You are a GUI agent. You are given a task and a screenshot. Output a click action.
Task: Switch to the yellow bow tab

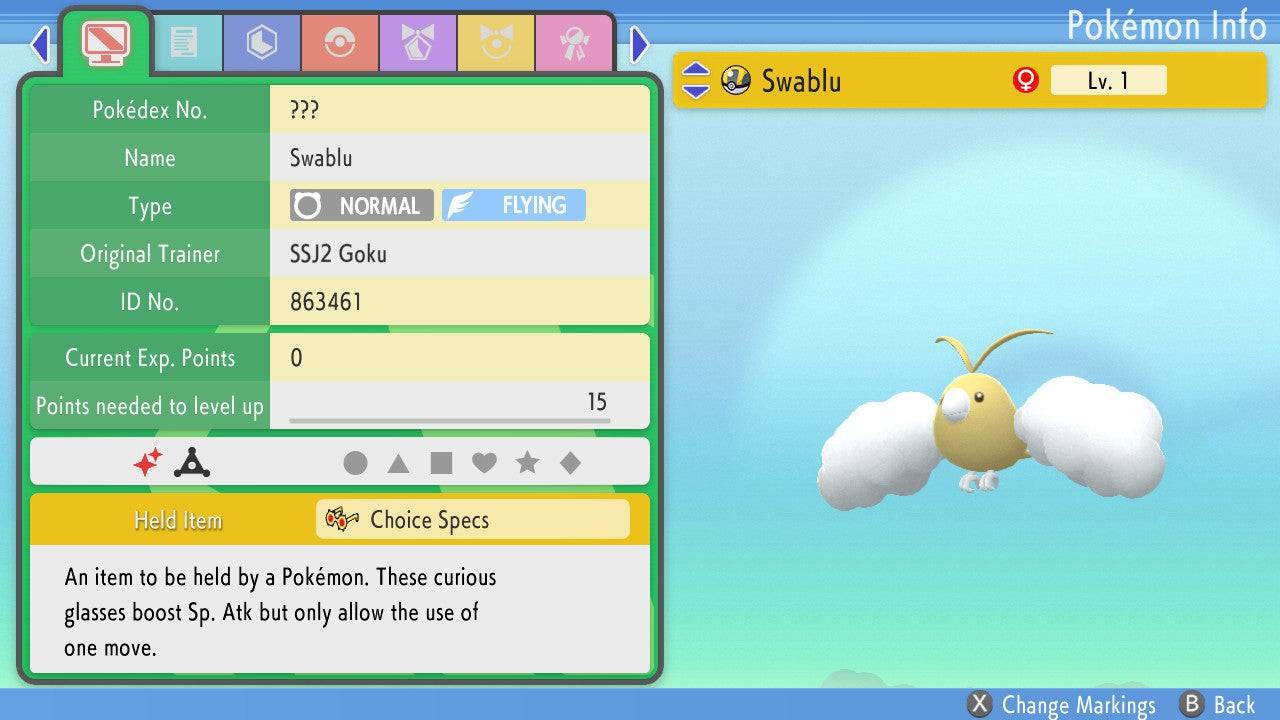tap(495, 43)
